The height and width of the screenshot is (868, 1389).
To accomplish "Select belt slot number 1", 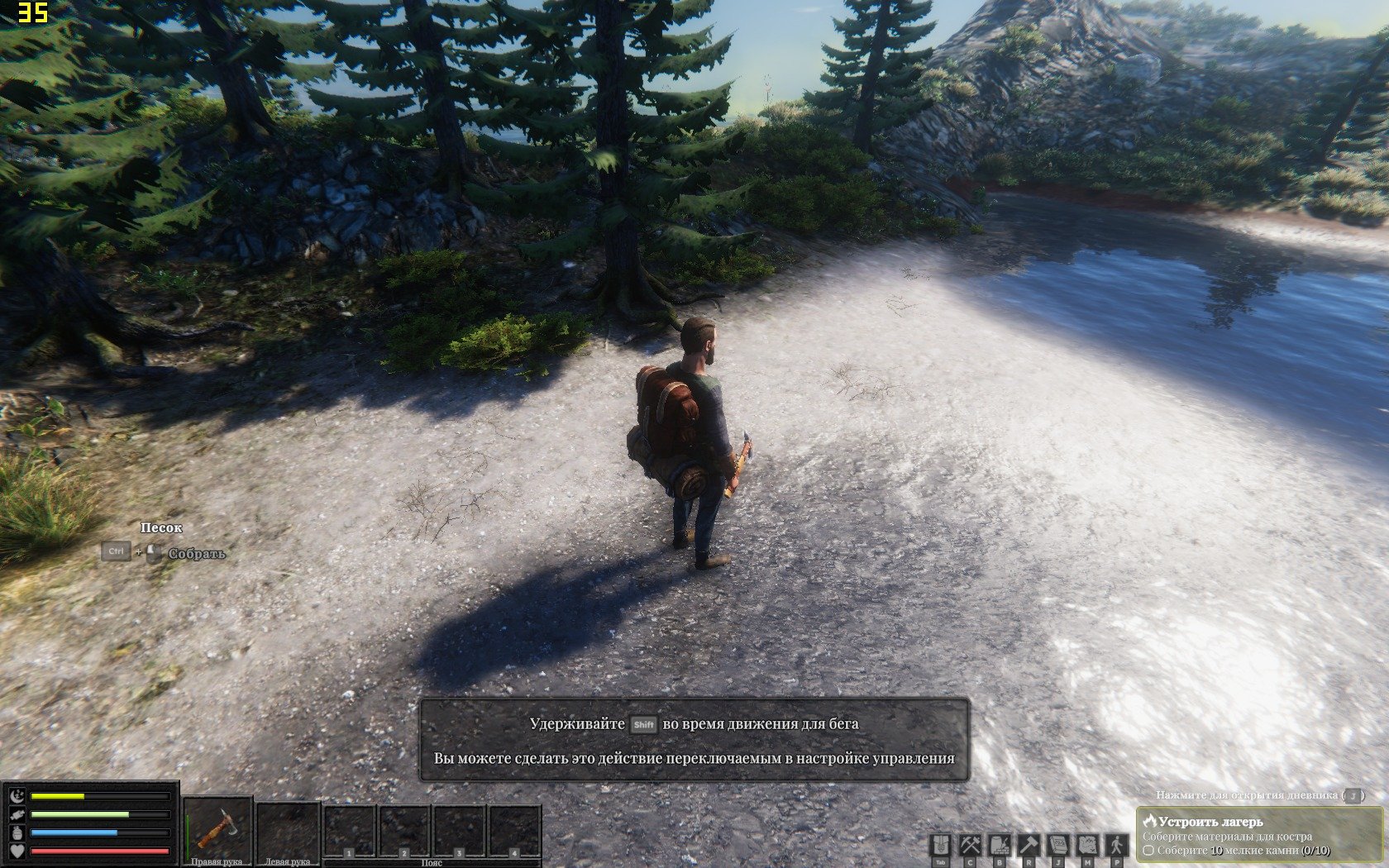I will pos(350,831).
